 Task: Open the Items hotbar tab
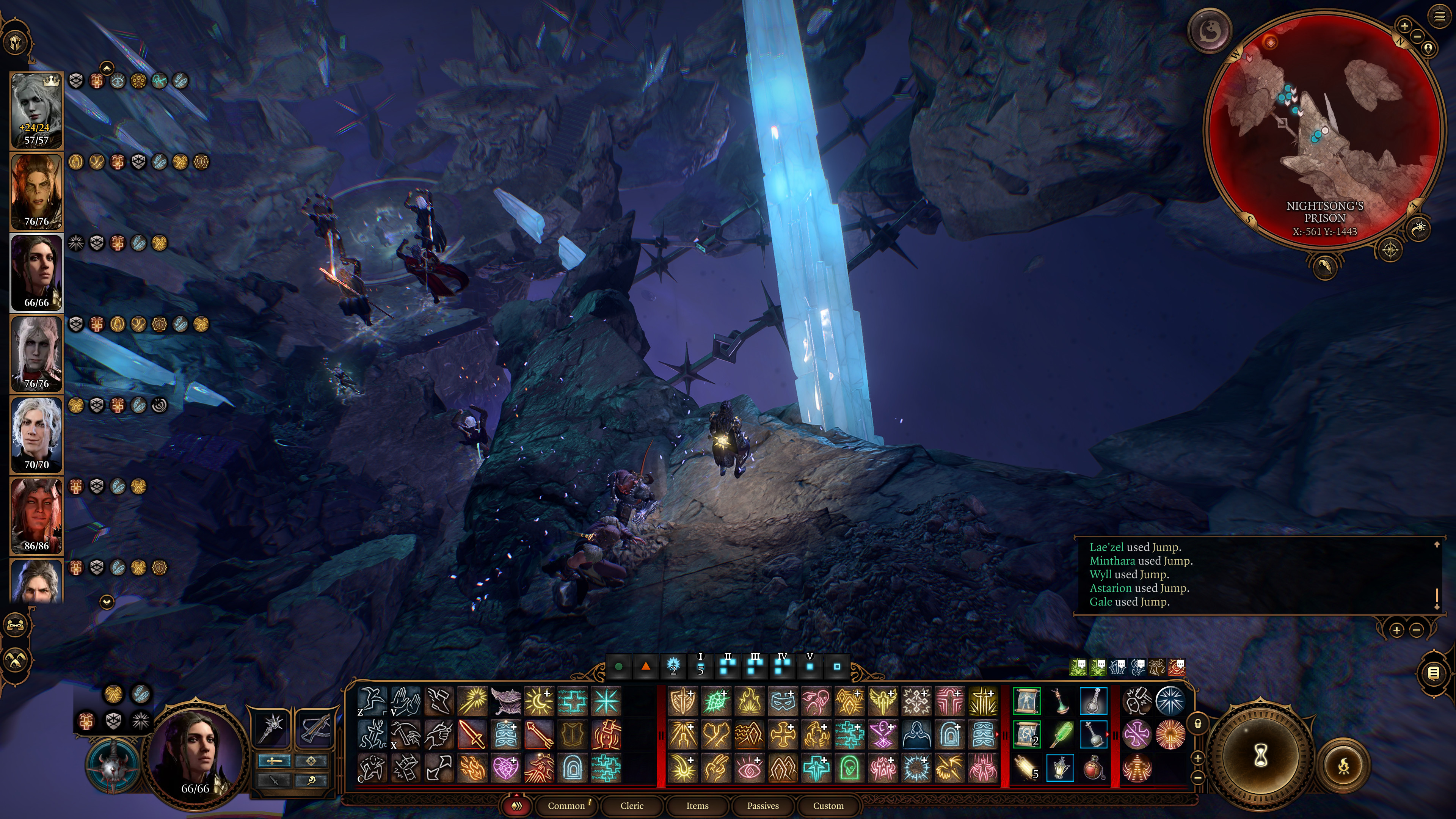click(x=697, y=805)
